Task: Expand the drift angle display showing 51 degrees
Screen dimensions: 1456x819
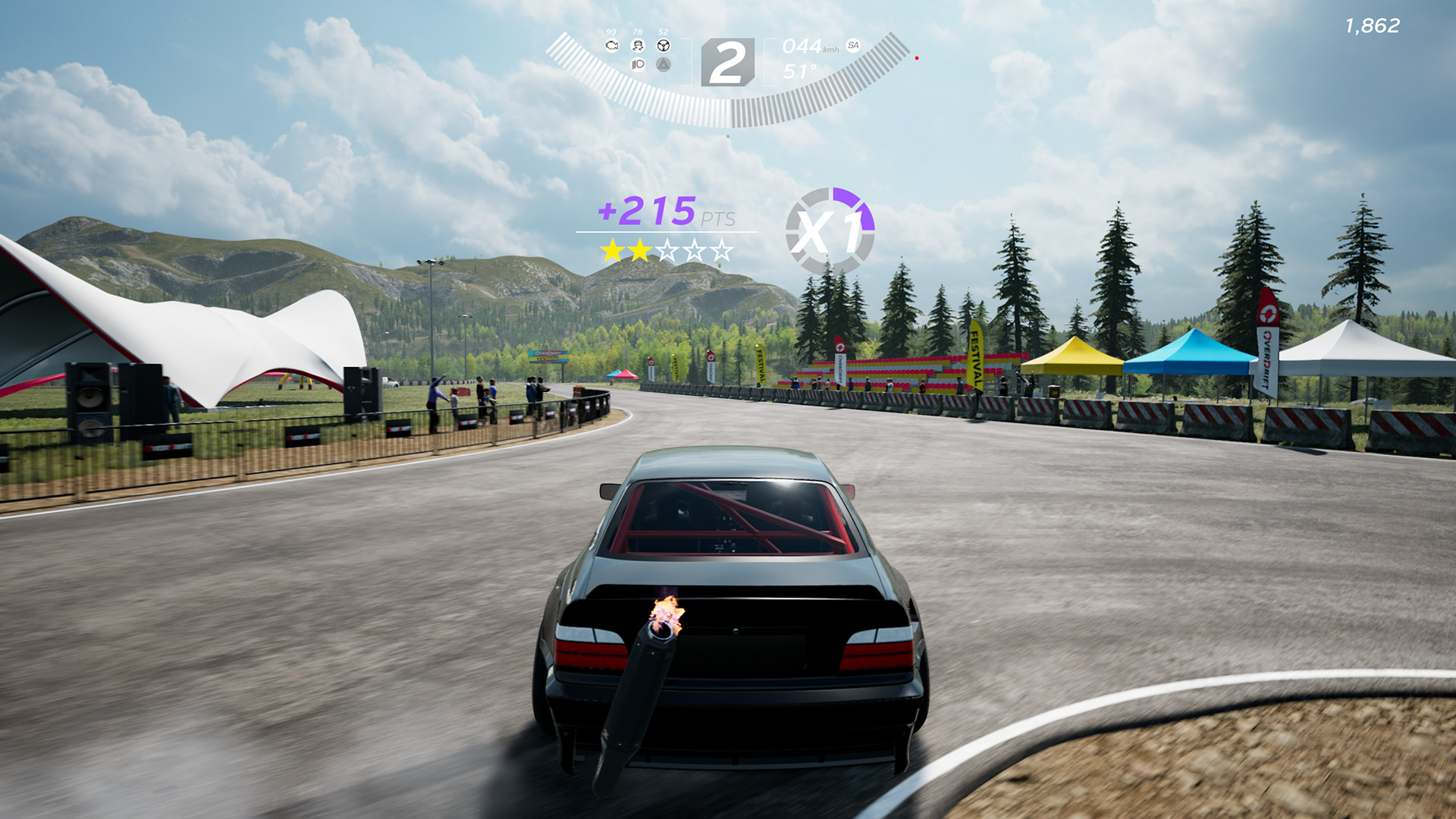Action: tap(801, 71)
